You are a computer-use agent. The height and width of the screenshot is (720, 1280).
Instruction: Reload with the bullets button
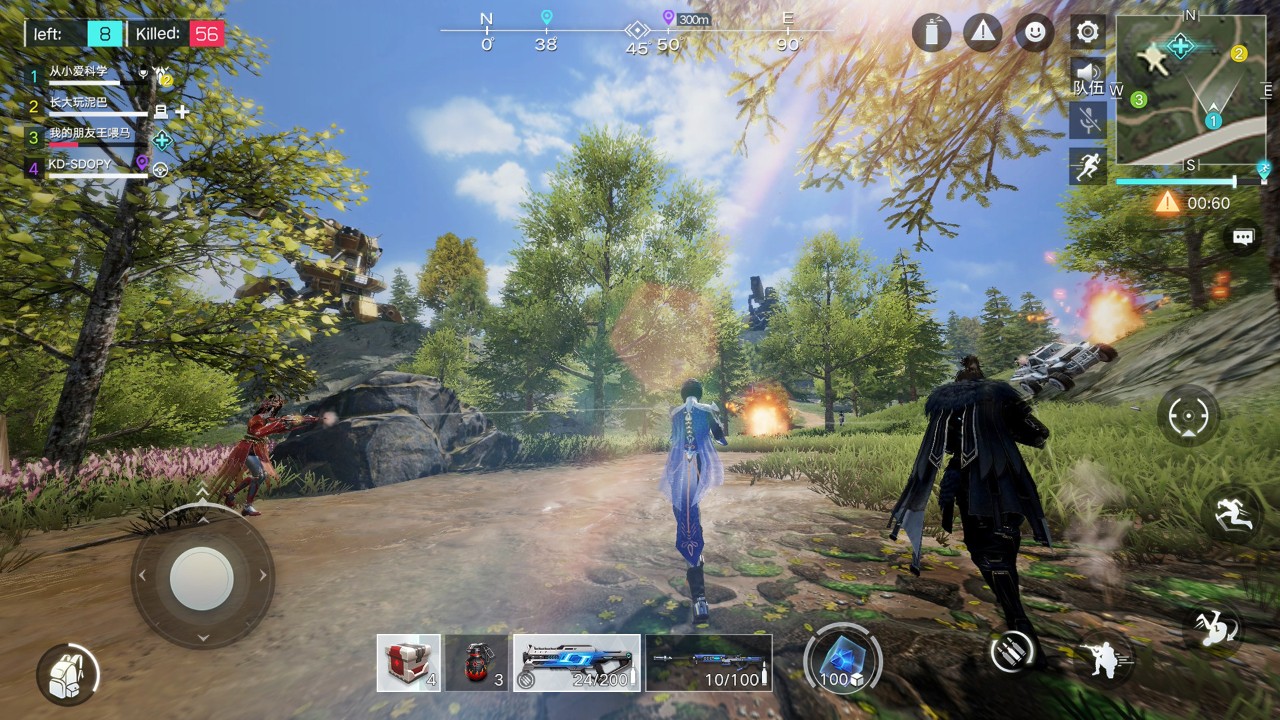[1013, 651]
